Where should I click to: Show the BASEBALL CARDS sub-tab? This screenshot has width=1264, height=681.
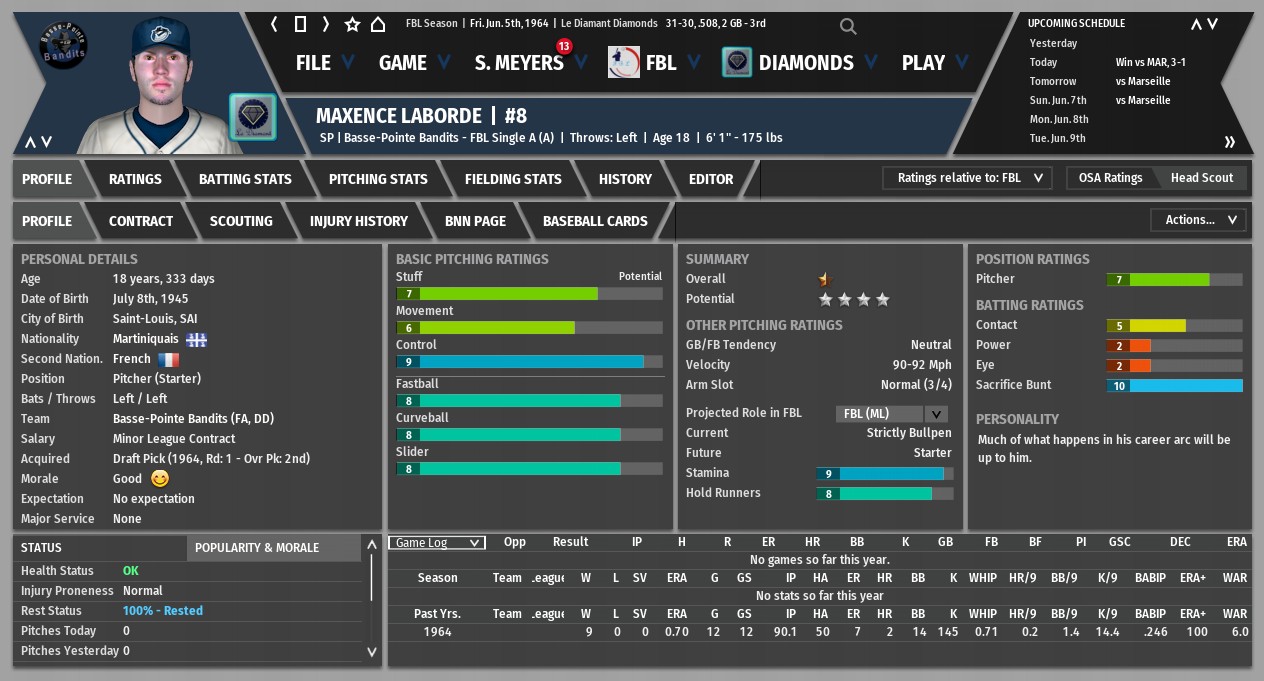(595, 221)
